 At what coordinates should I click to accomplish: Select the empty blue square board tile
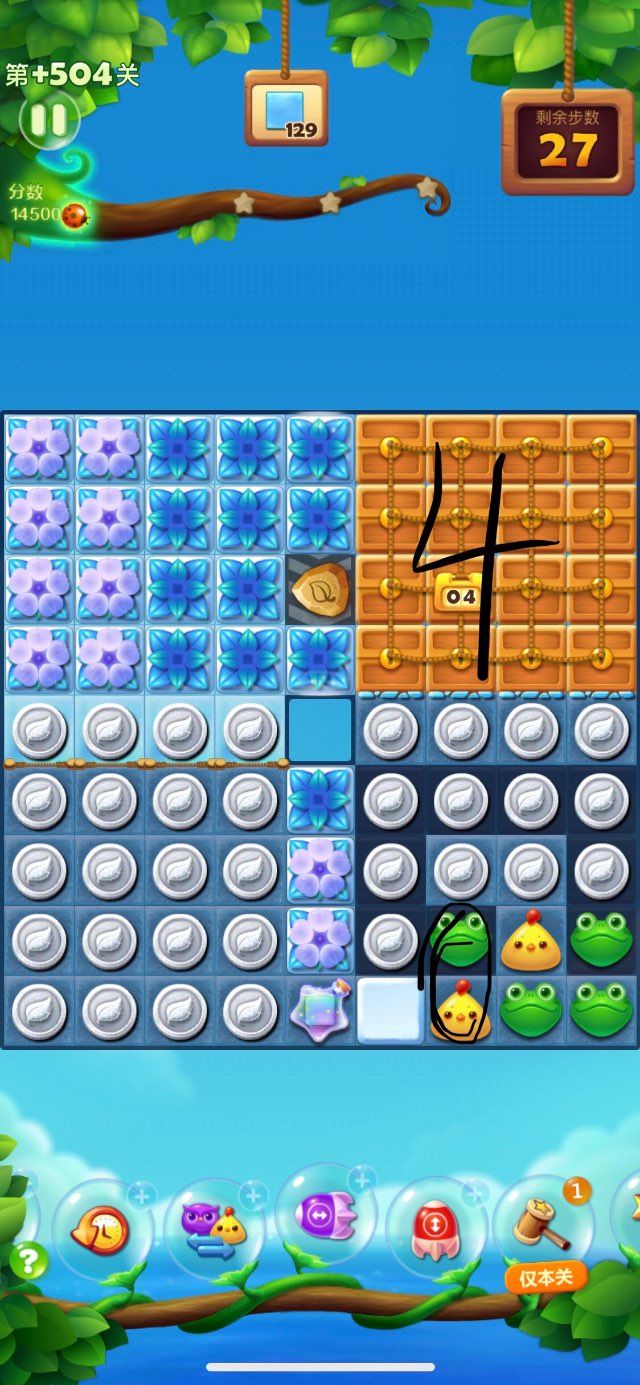click(x=320, y=731)
